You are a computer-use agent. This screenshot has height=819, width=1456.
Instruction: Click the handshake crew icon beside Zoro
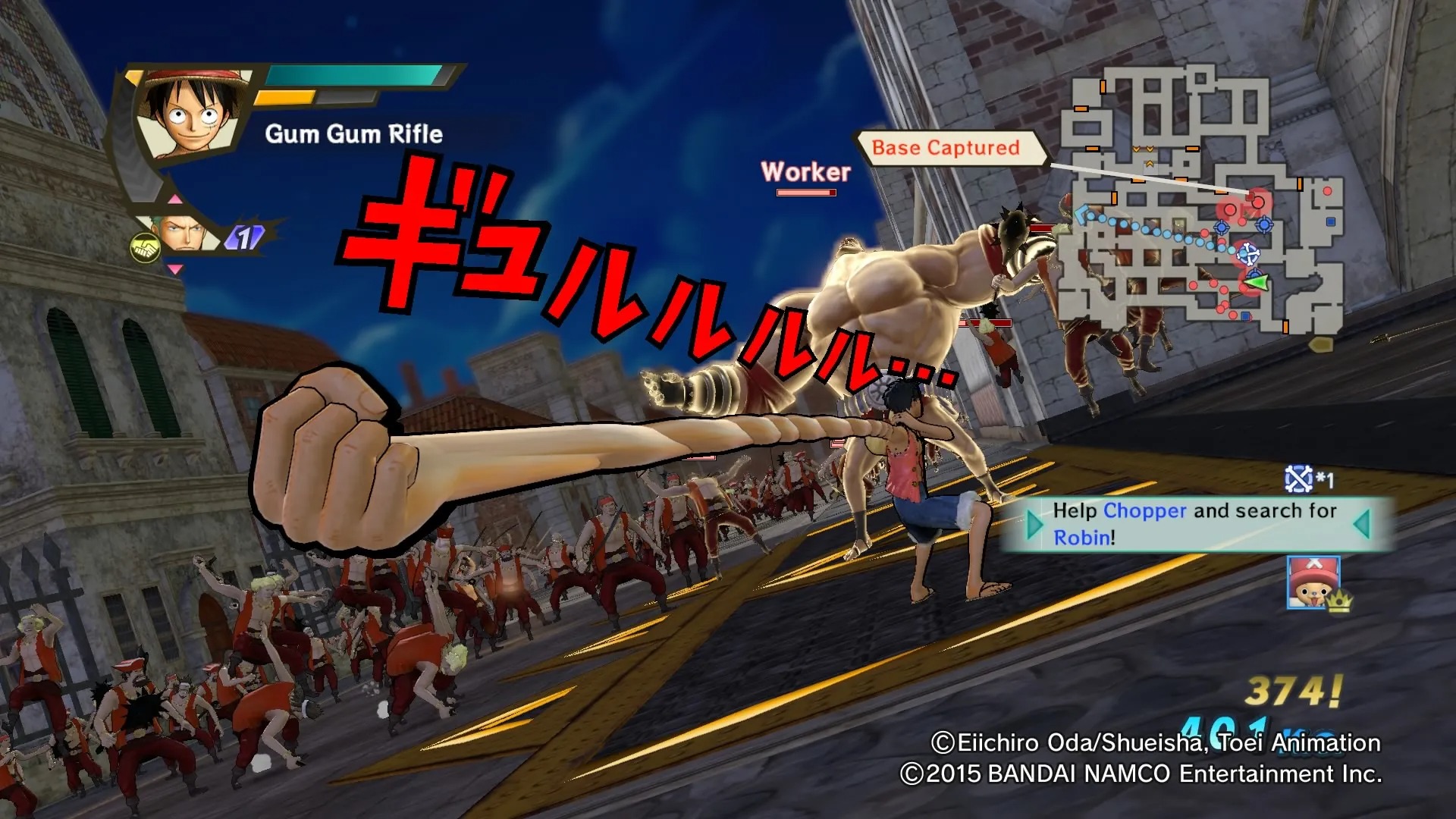[x=145, y=248]
